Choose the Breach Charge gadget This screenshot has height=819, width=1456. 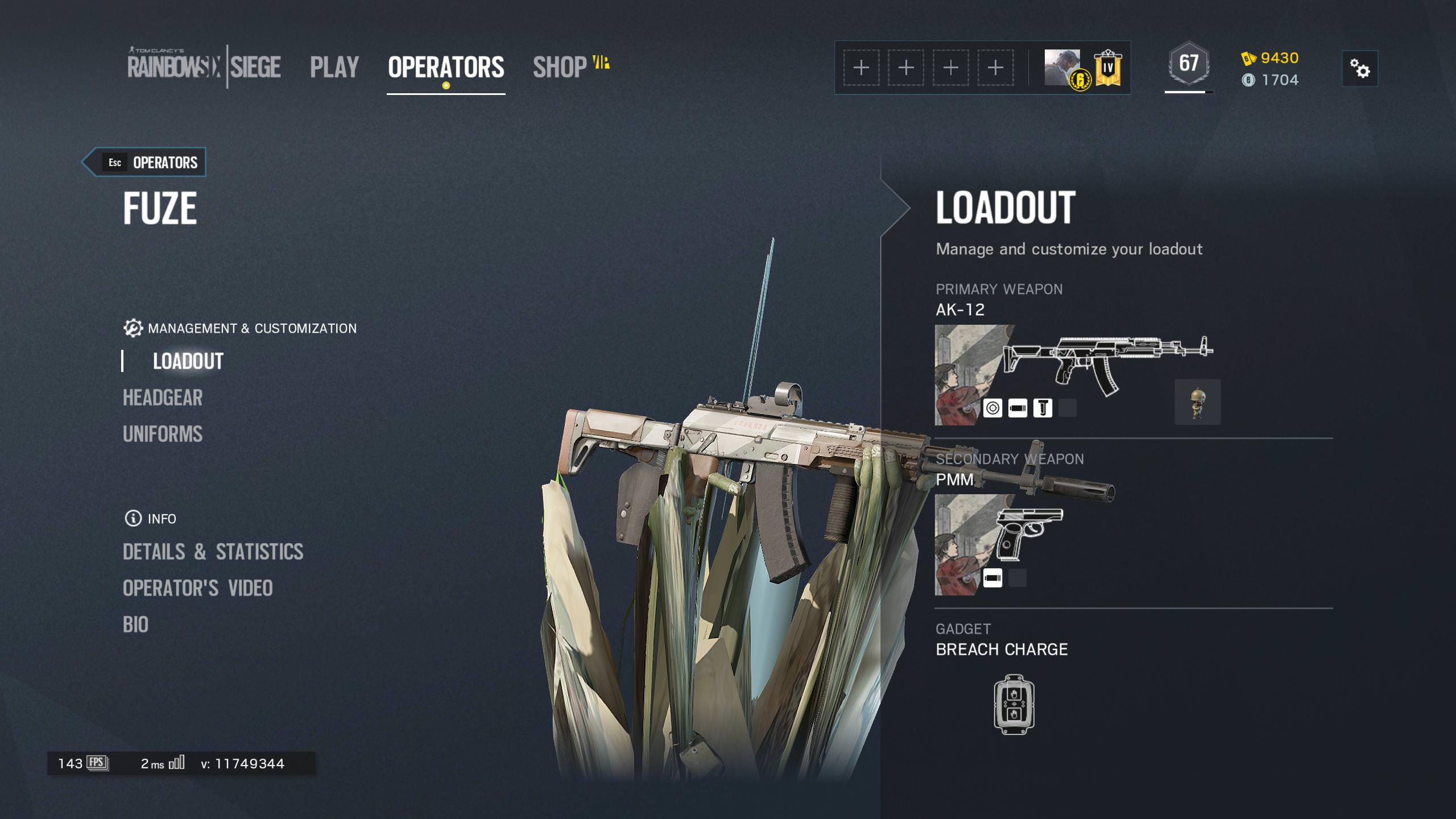click(x=1014, y=704)
